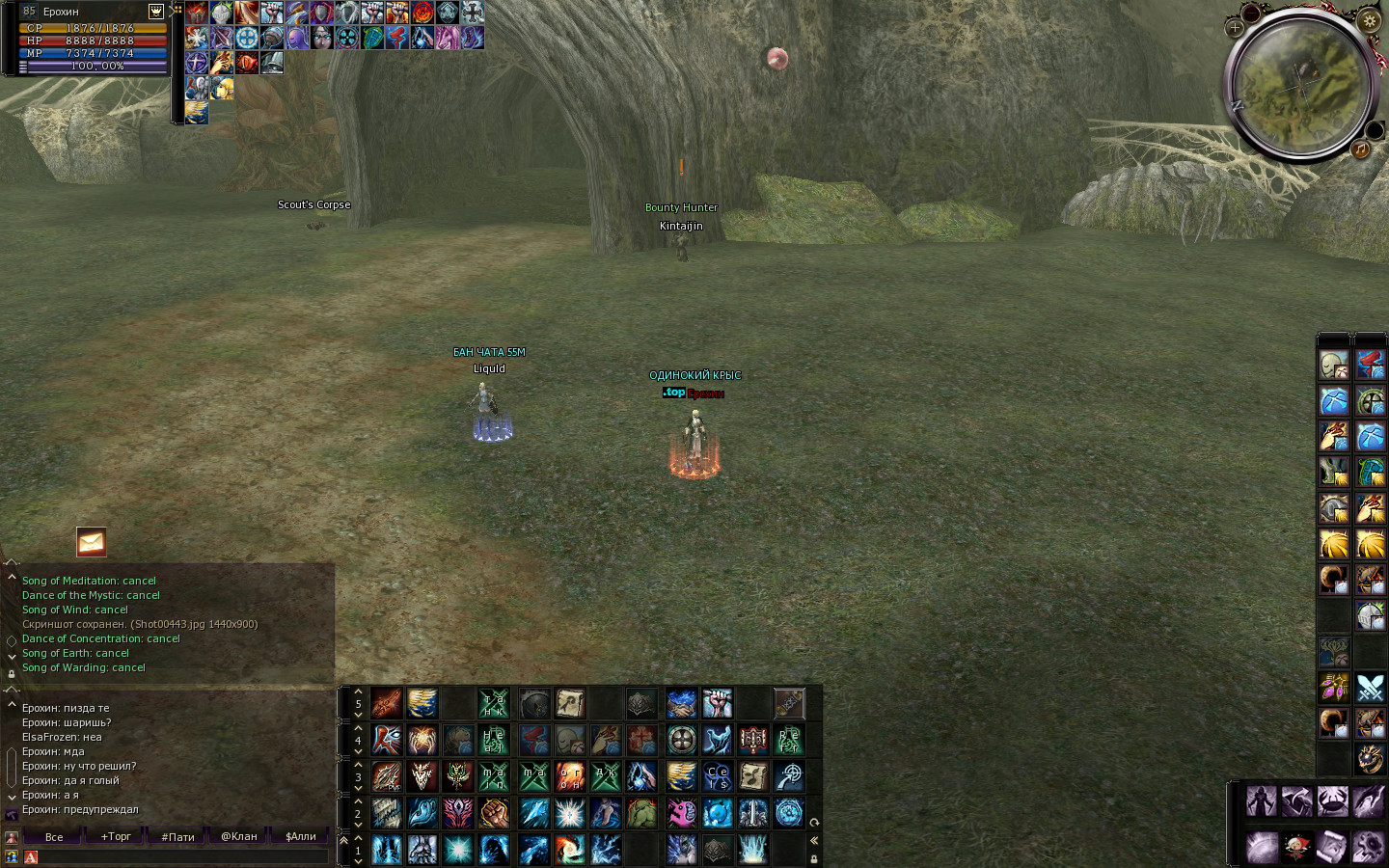This screenshot has width=1389, height=868.
Task: Select the @Клан chat tab
Action: (239, 836)
